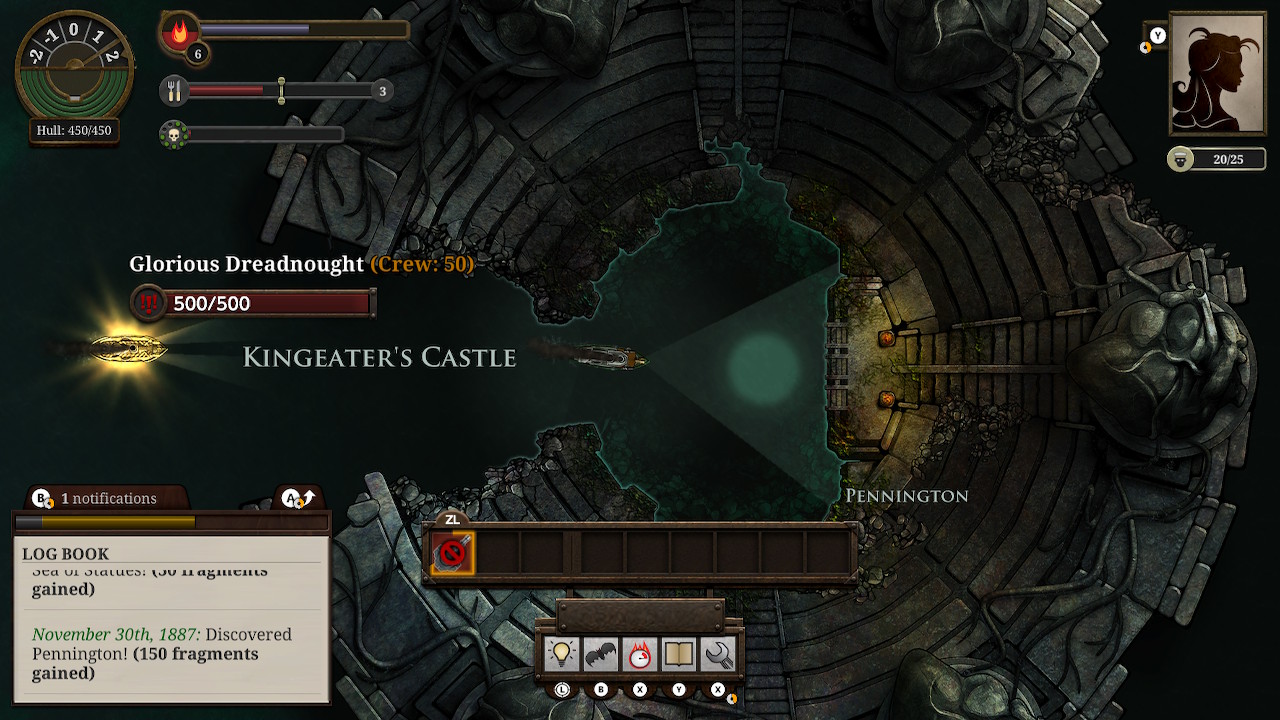Click the wrench repair icon

[x=718, y=654]
